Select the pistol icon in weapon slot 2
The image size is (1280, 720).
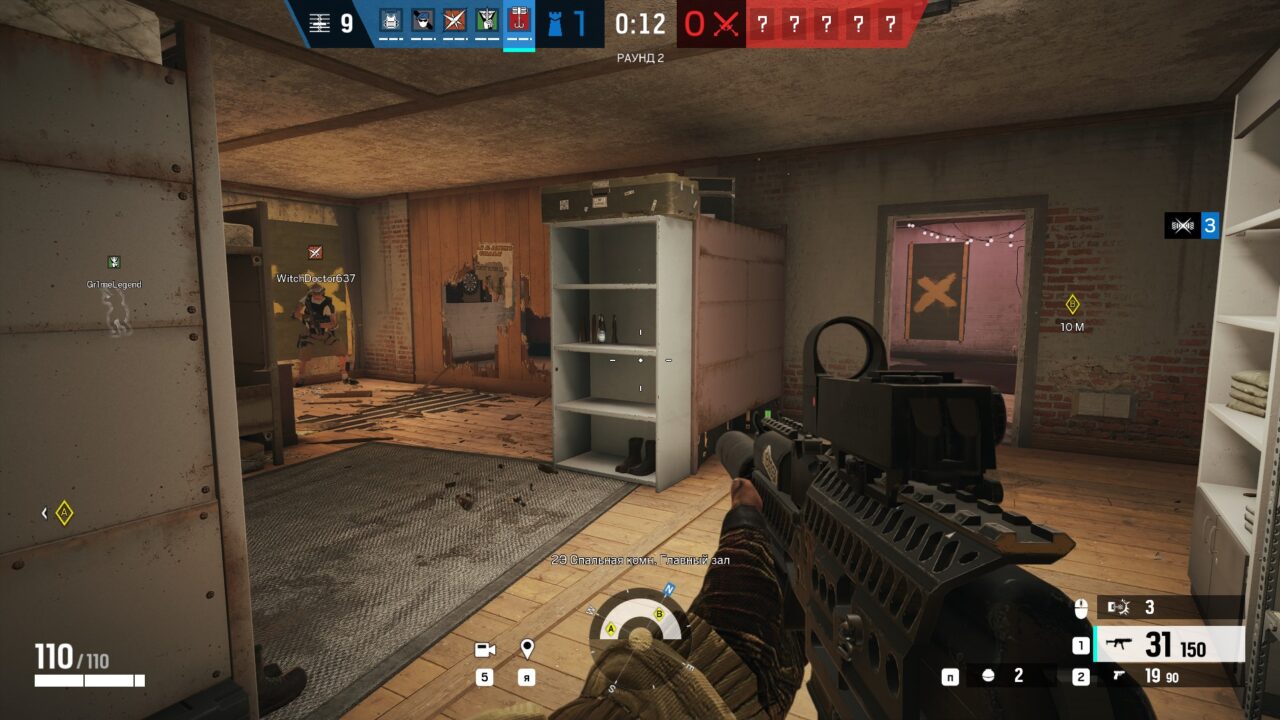pos(1117,676)
